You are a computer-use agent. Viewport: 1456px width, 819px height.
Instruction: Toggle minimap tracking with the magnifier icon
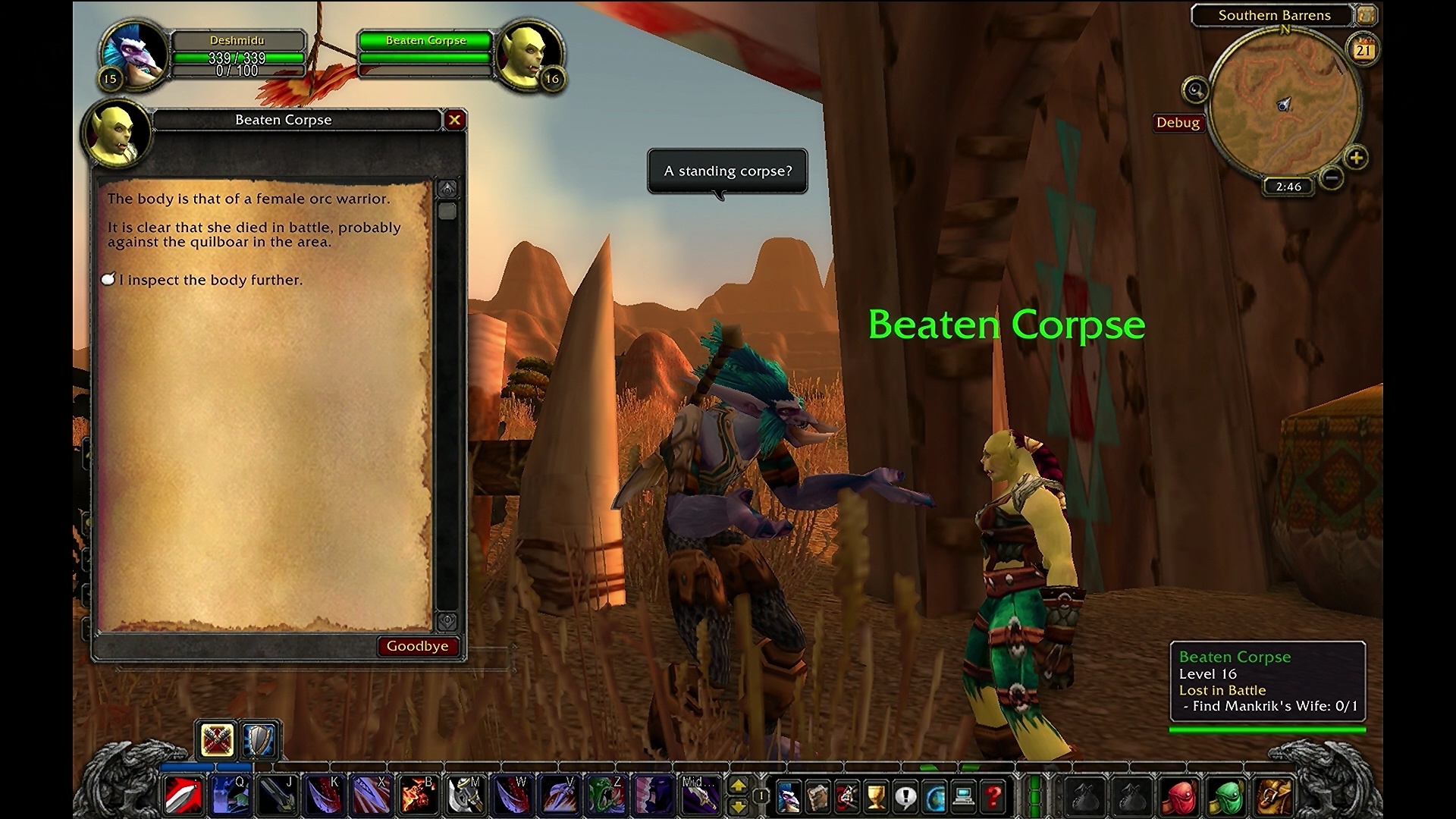tap(1194, 89)
